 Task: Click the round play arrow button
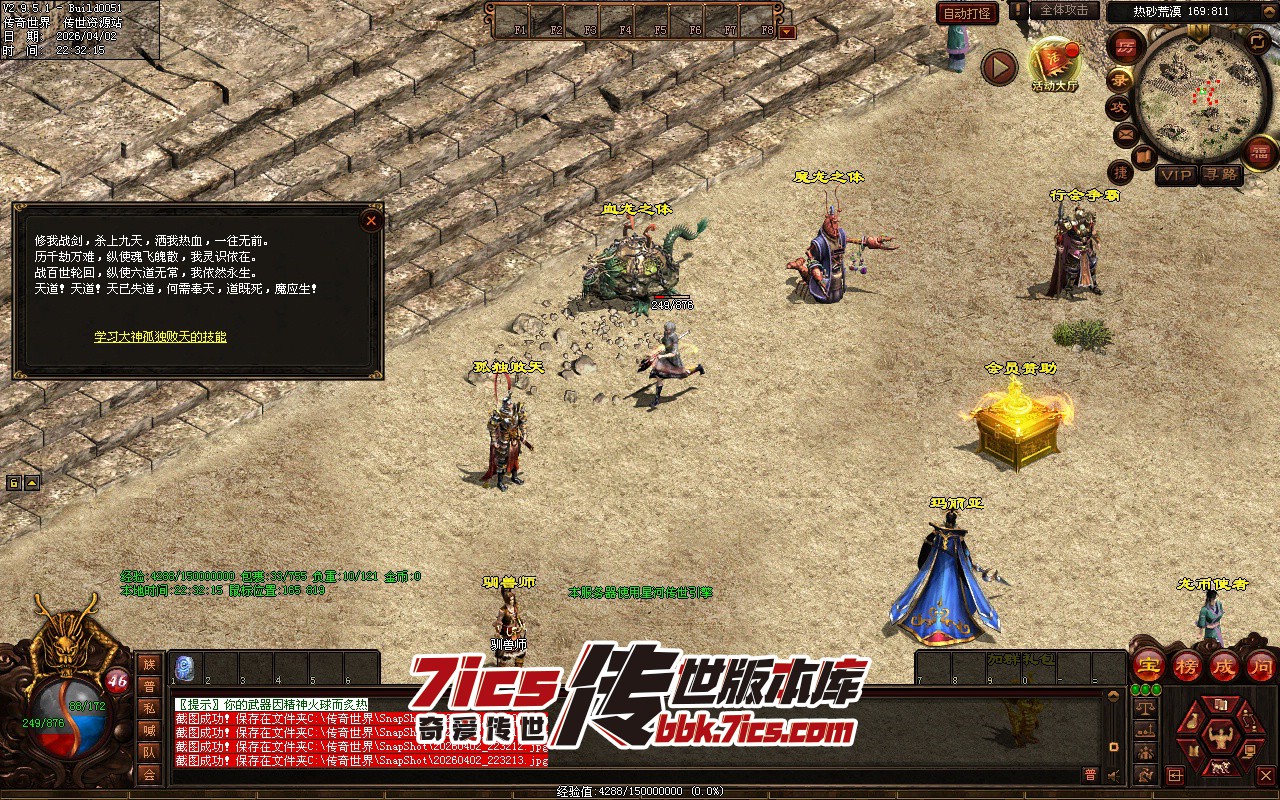[998, 67]
